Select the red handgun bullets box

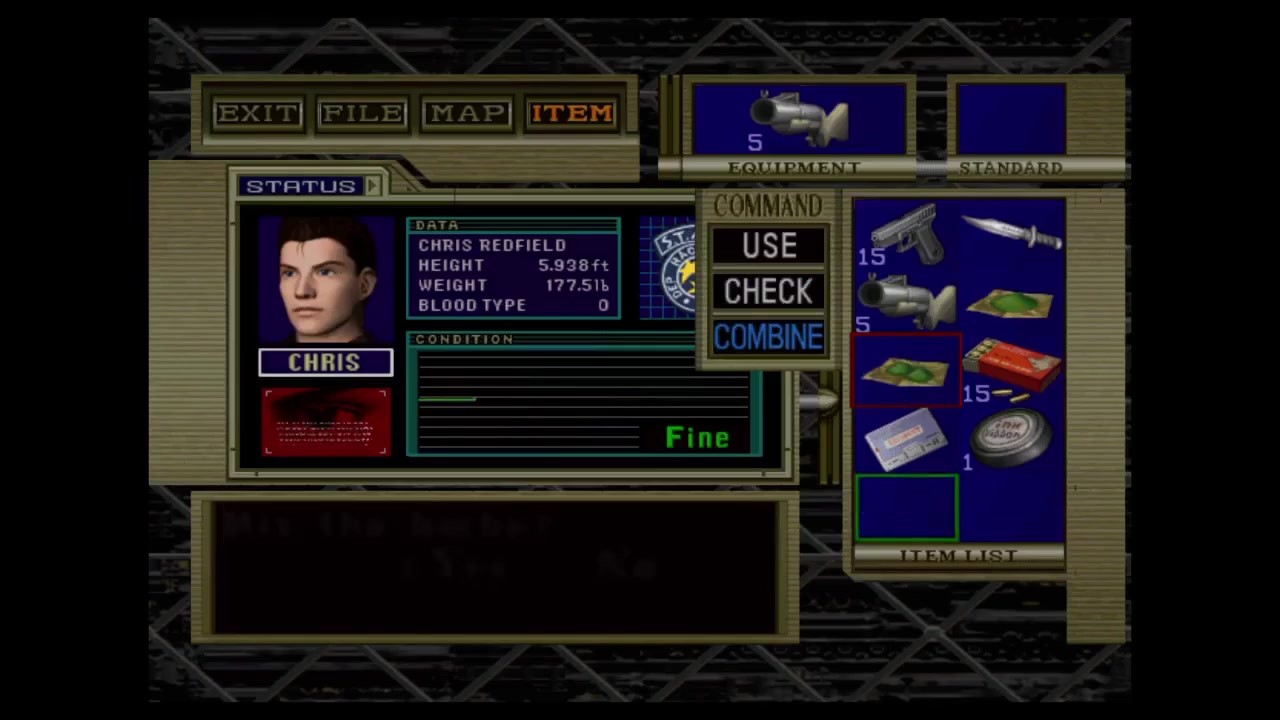click(1012, 368)
